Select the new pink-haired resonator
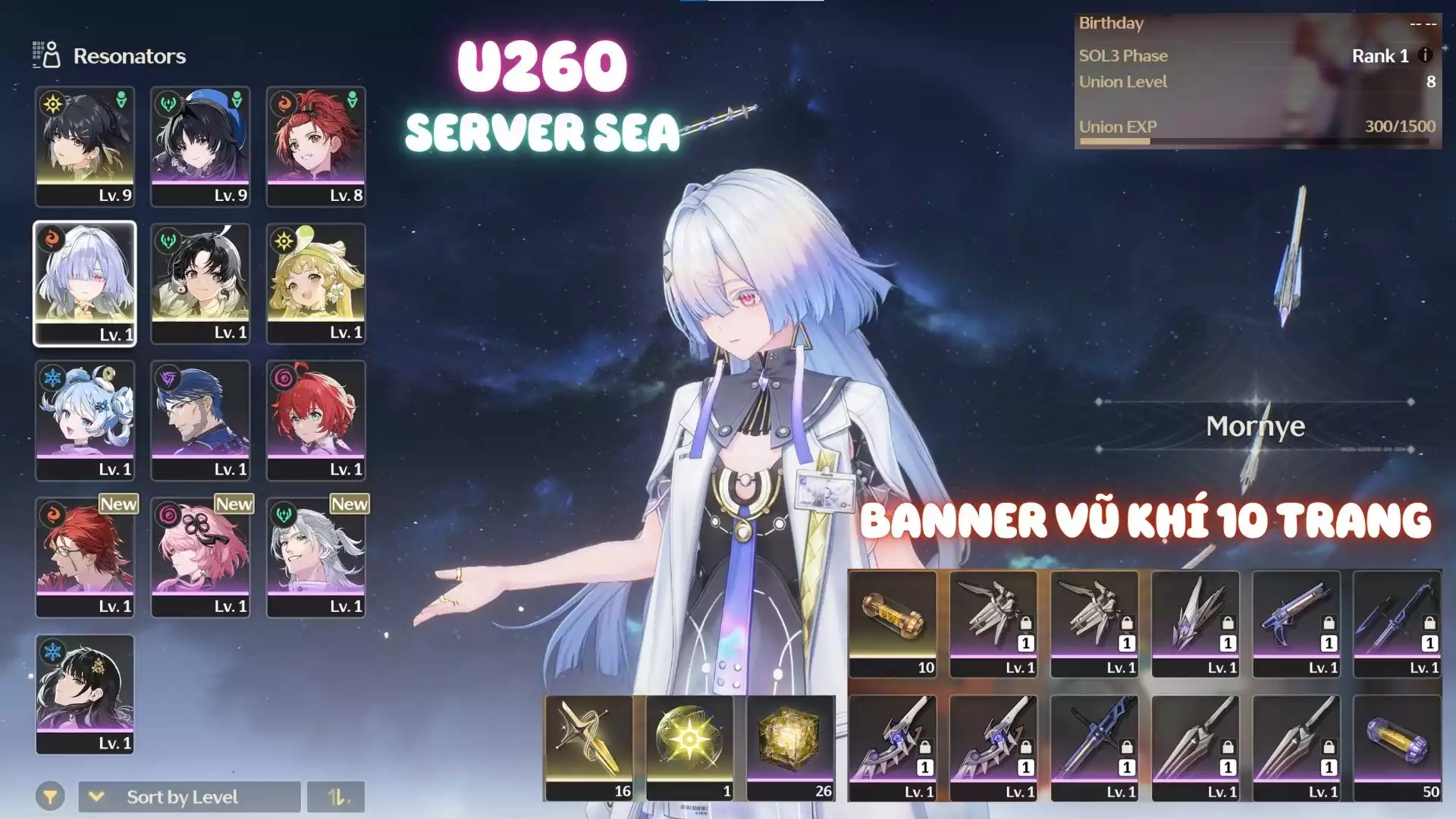 [x=200, y=557]
